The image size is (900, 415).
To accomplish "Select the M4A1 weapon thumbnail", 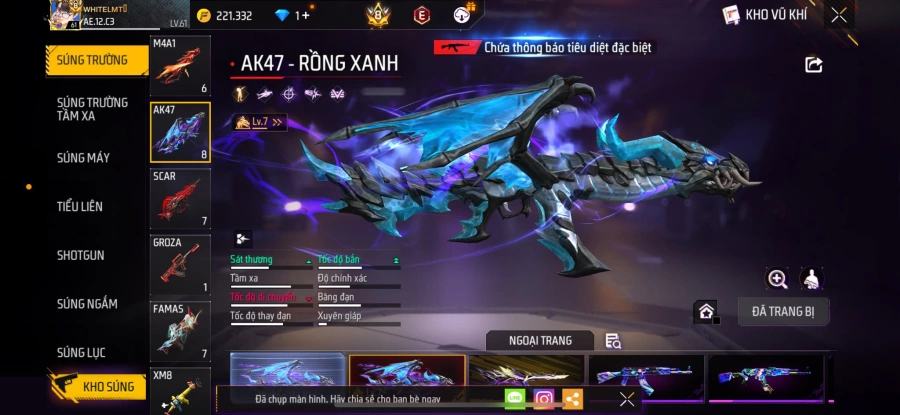I will [x=180, y=67].
